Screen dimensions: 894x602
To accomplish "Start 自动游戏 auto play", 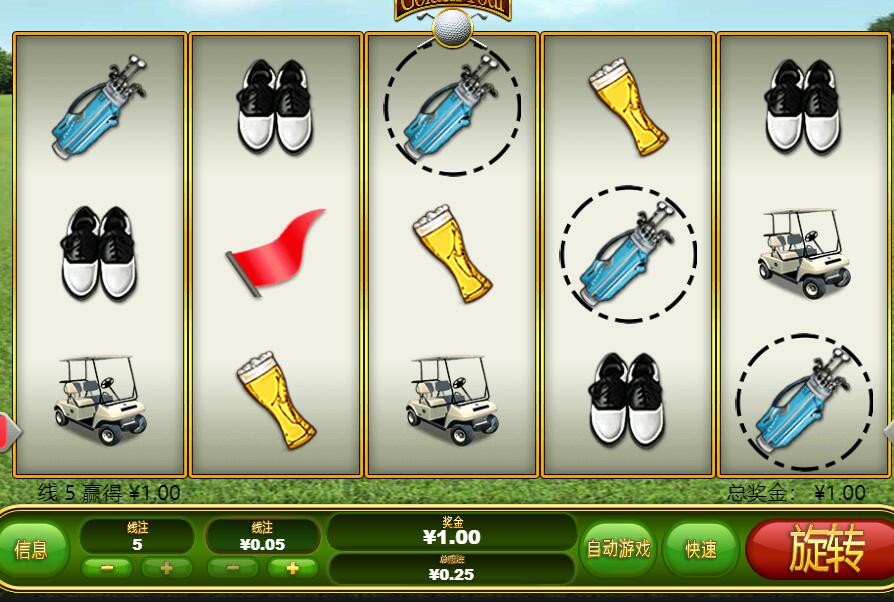I will (617, 548).
